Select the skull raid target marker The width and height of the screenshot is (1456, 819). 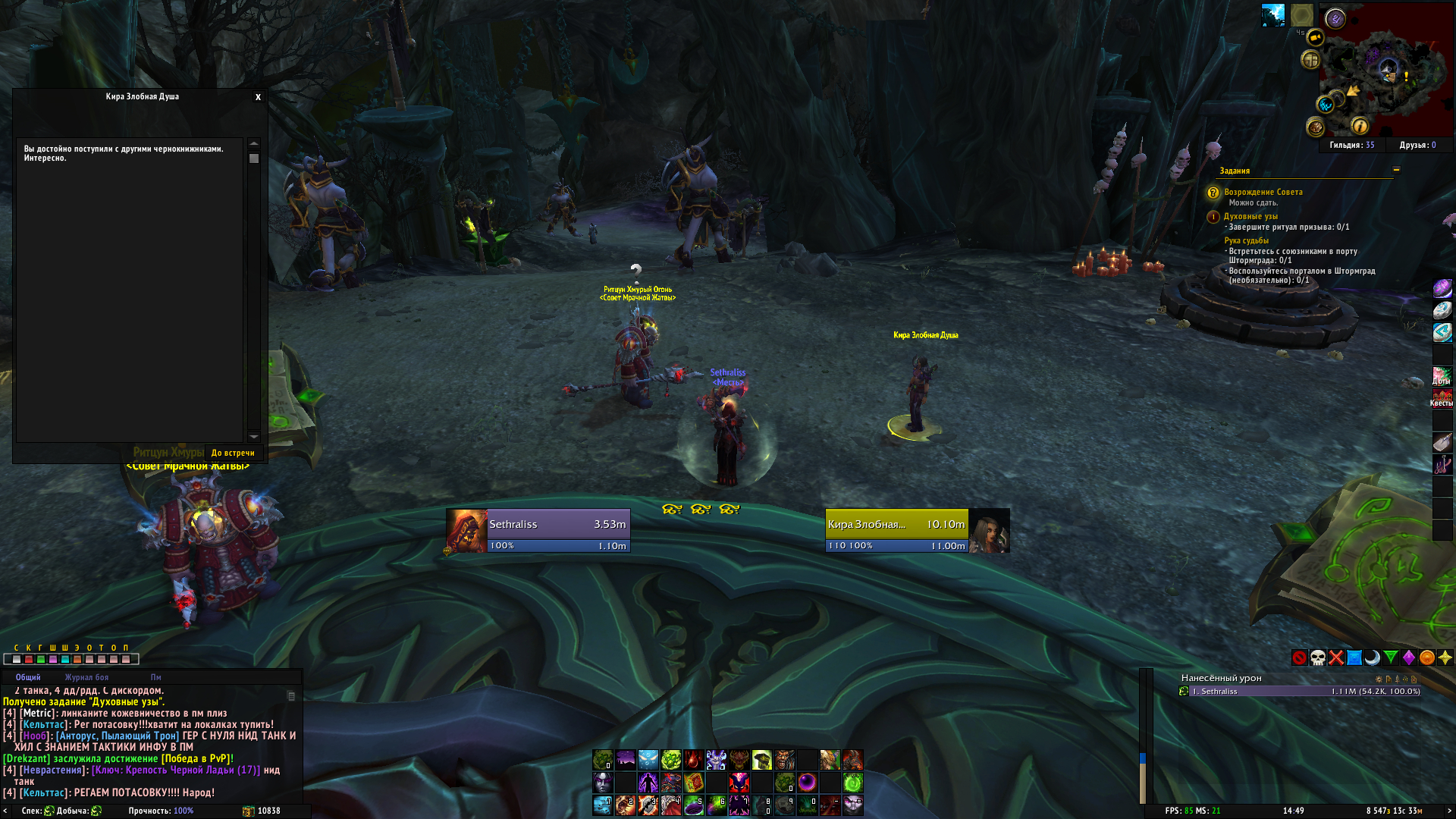click(1318, 657)
